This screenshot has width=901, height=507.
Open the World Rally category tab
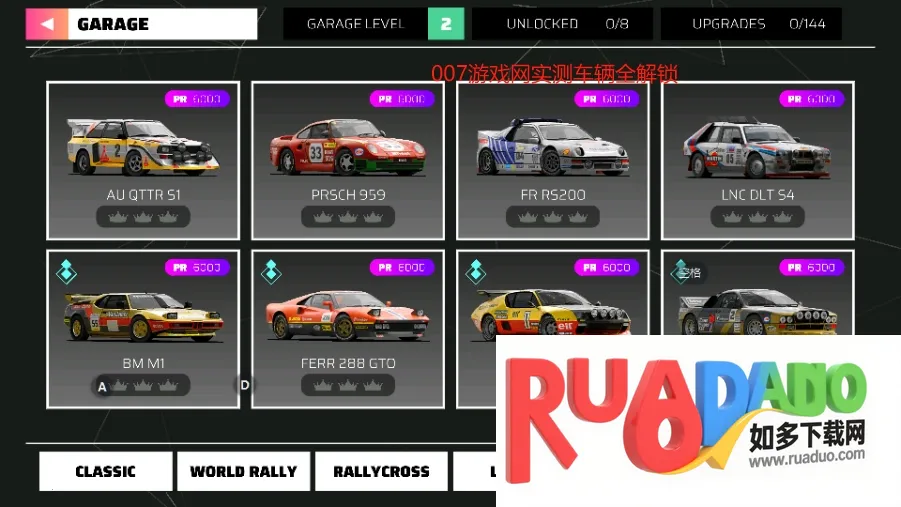tap(243, 472)
